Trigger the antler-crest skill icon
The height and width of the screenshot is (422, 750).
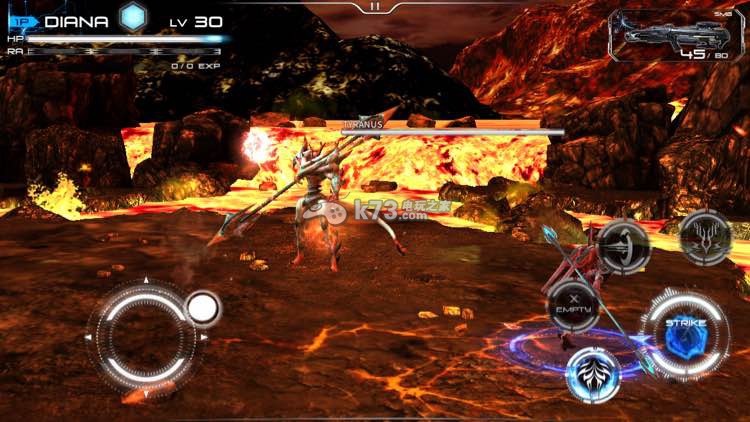point(706,238)
